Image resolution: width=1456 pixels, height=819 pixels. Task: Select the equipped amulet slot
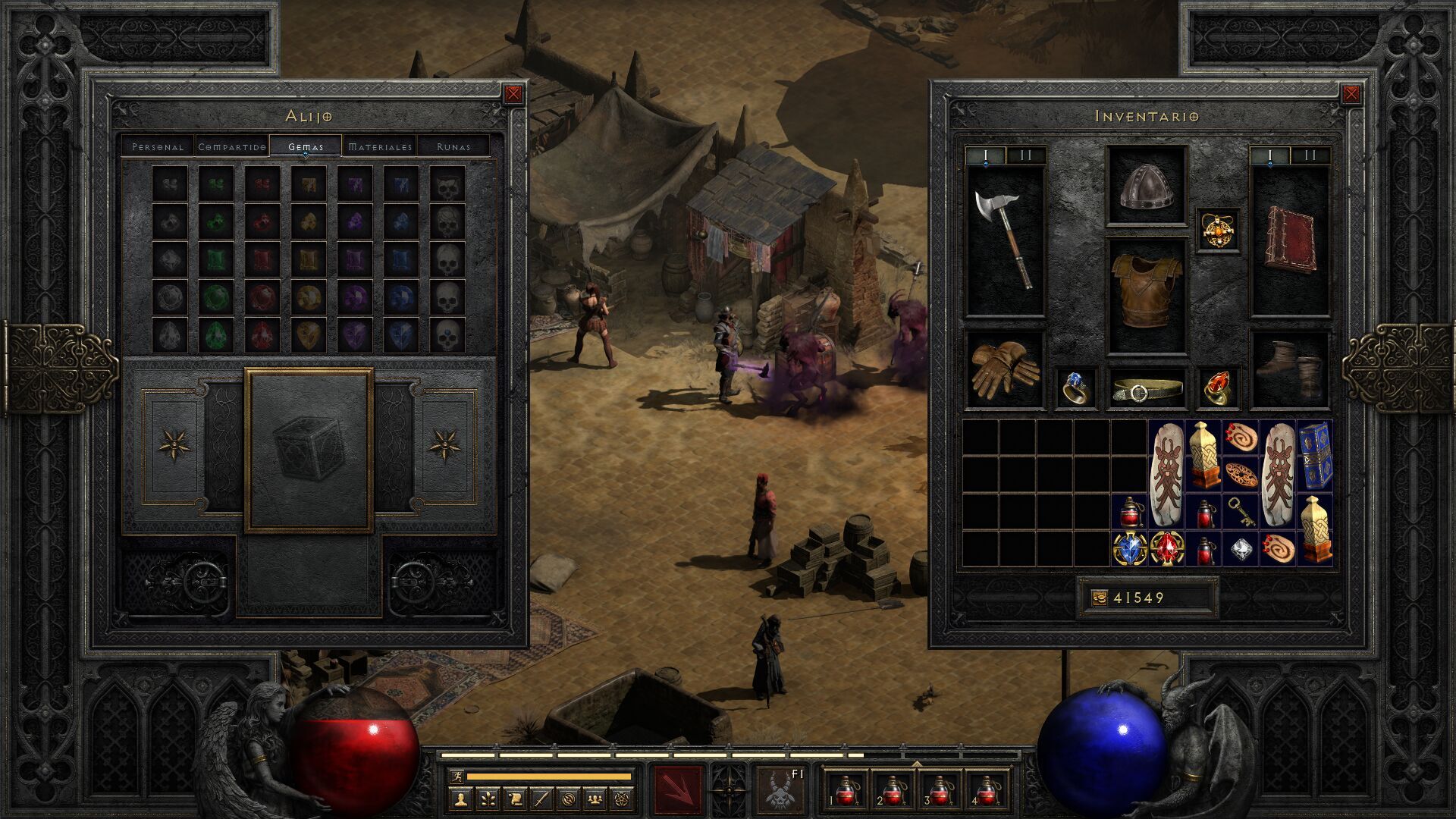[1219, 231]
